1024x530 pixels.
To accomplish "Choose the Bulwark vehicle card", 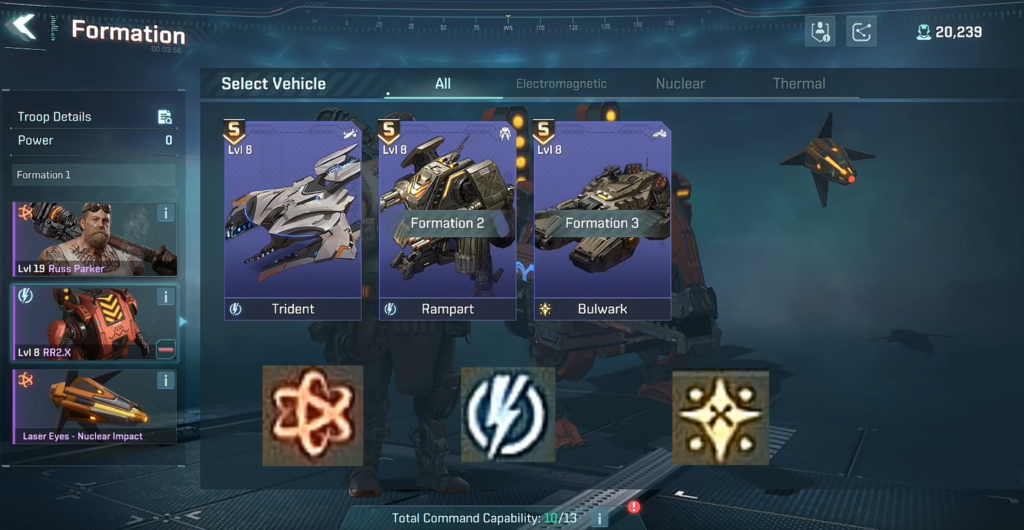I will click(602, 220).
